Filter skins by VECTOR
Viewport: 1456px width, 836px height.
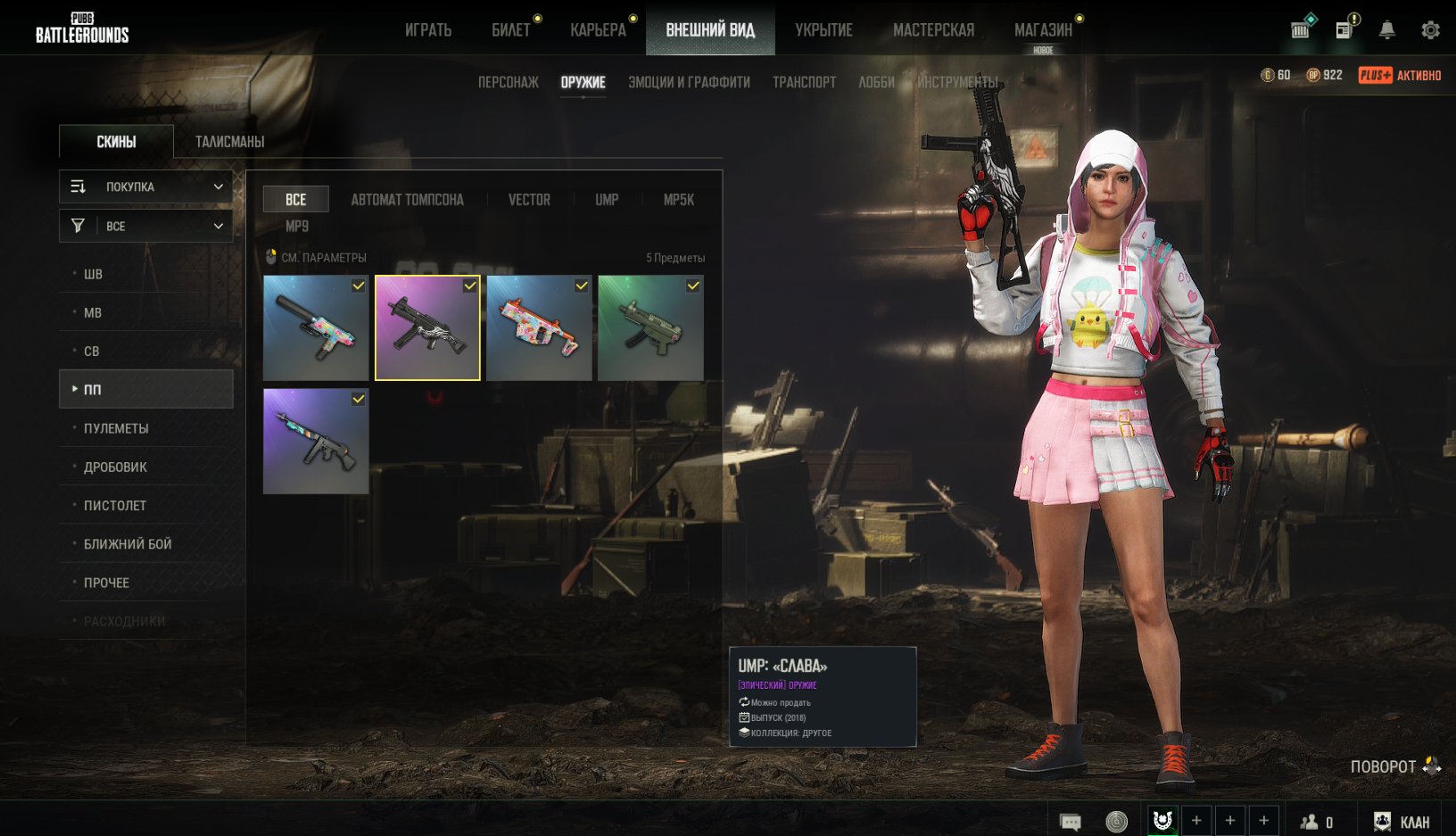click(529, 200)
